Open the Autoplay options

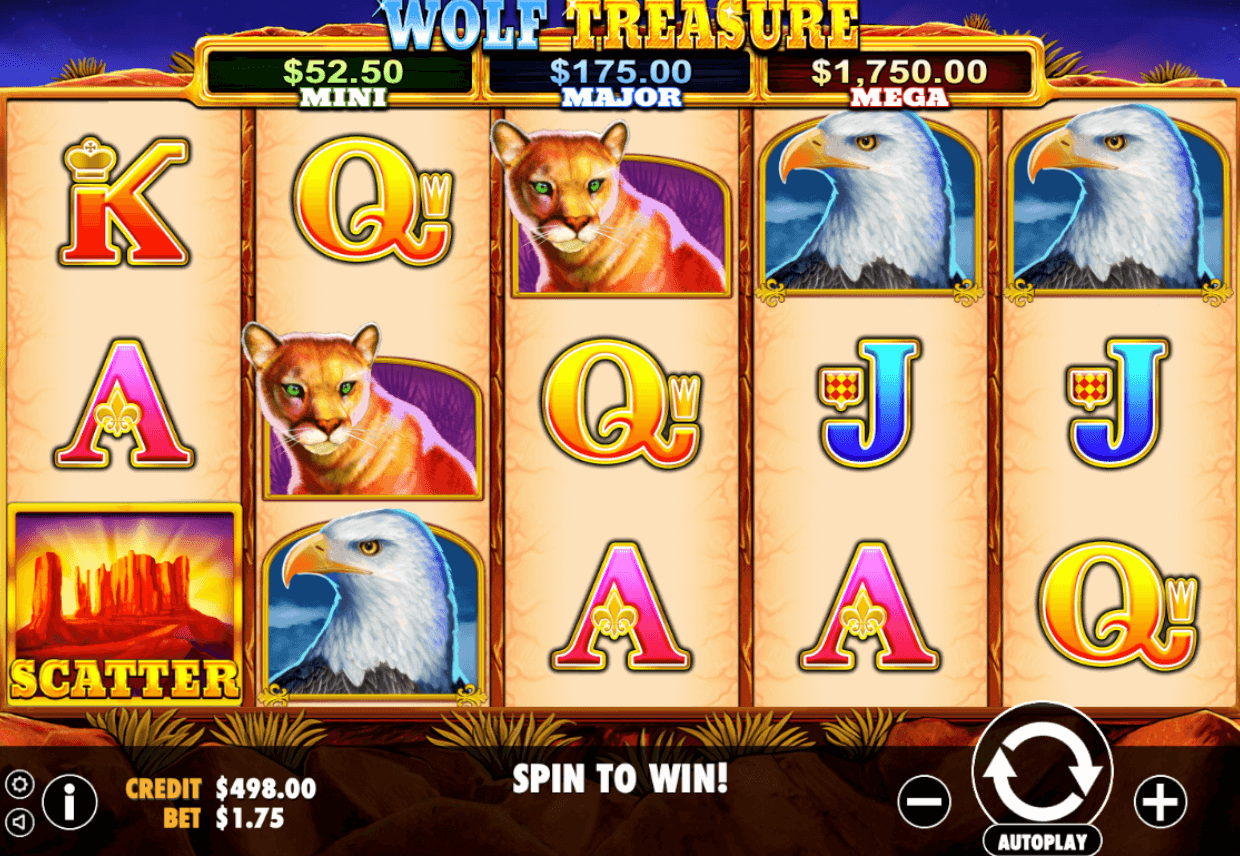pyautogui.click(x=1042, y=840)
